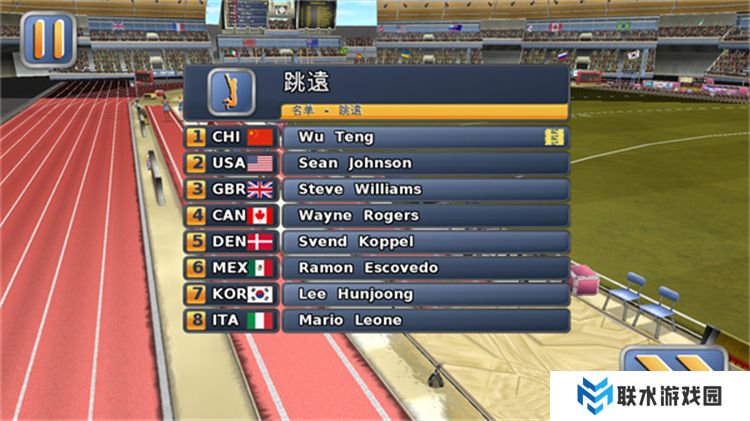The height and width of the screenshot is (421, 750).
Task: Select Wu Teng's row in the roster
Action: point(425,137)
